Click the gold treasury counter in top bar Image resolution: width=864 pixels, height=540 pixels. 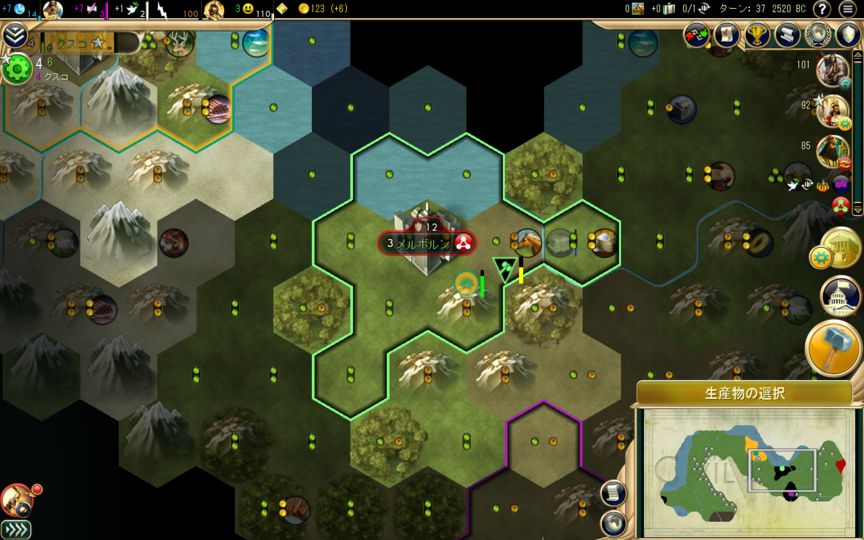[322, 9]
